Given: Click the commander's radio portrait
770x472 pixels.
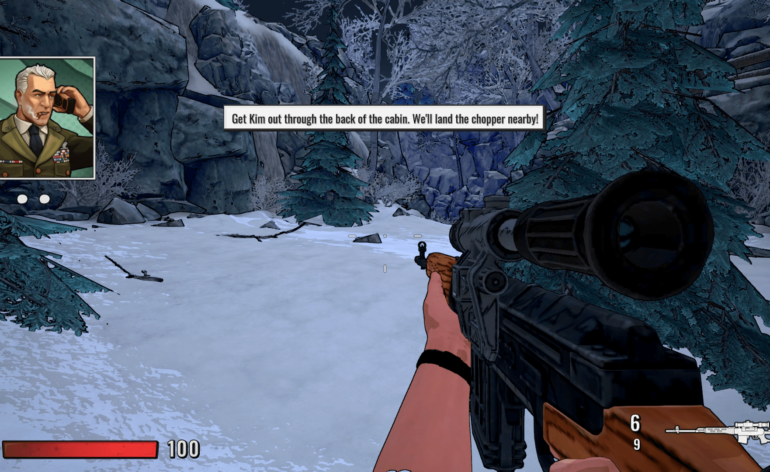Looking at the screenshot, I should (47, 117).
